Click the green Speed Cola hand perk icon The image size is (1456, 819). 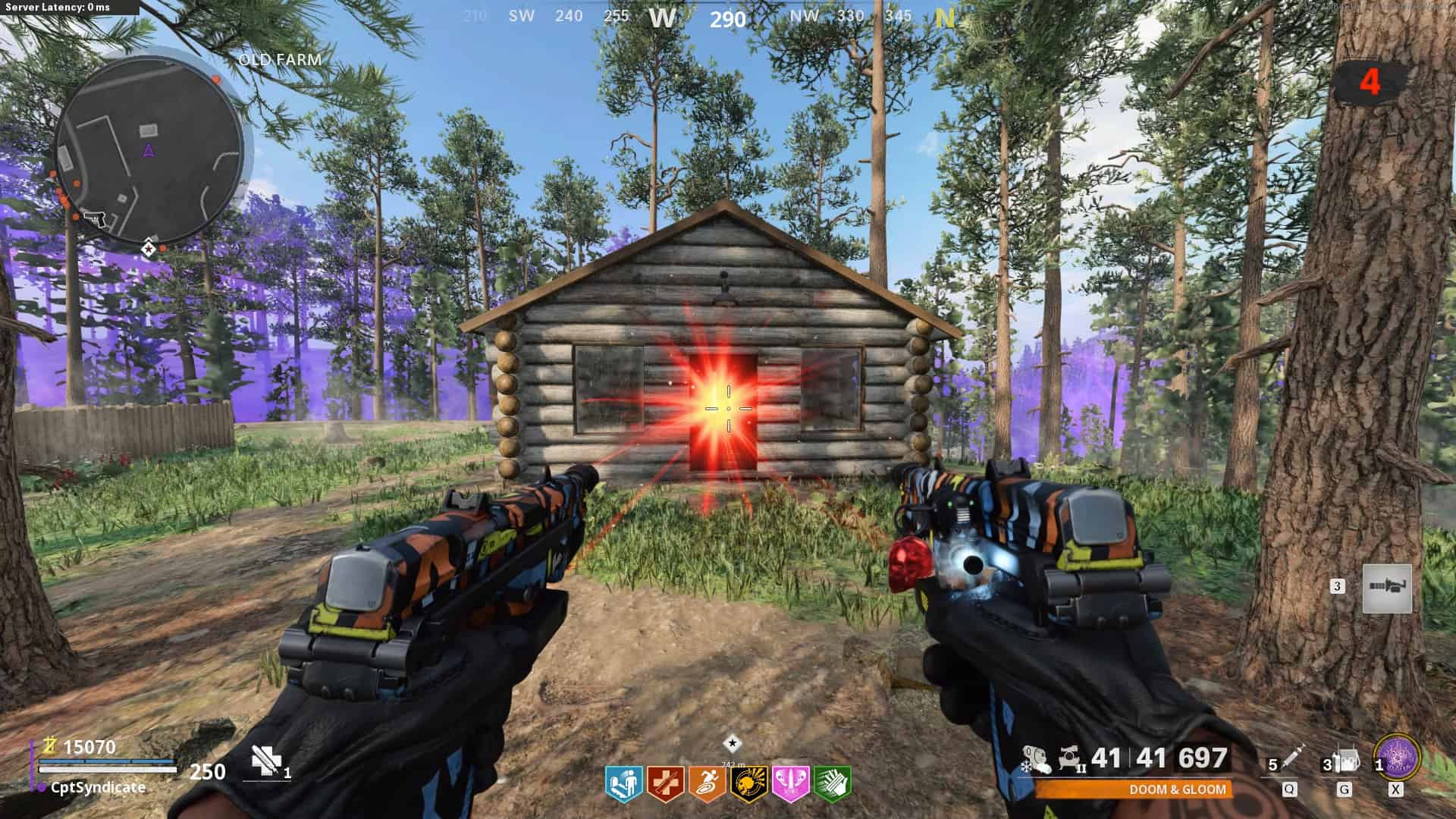[x=832, y=783]
